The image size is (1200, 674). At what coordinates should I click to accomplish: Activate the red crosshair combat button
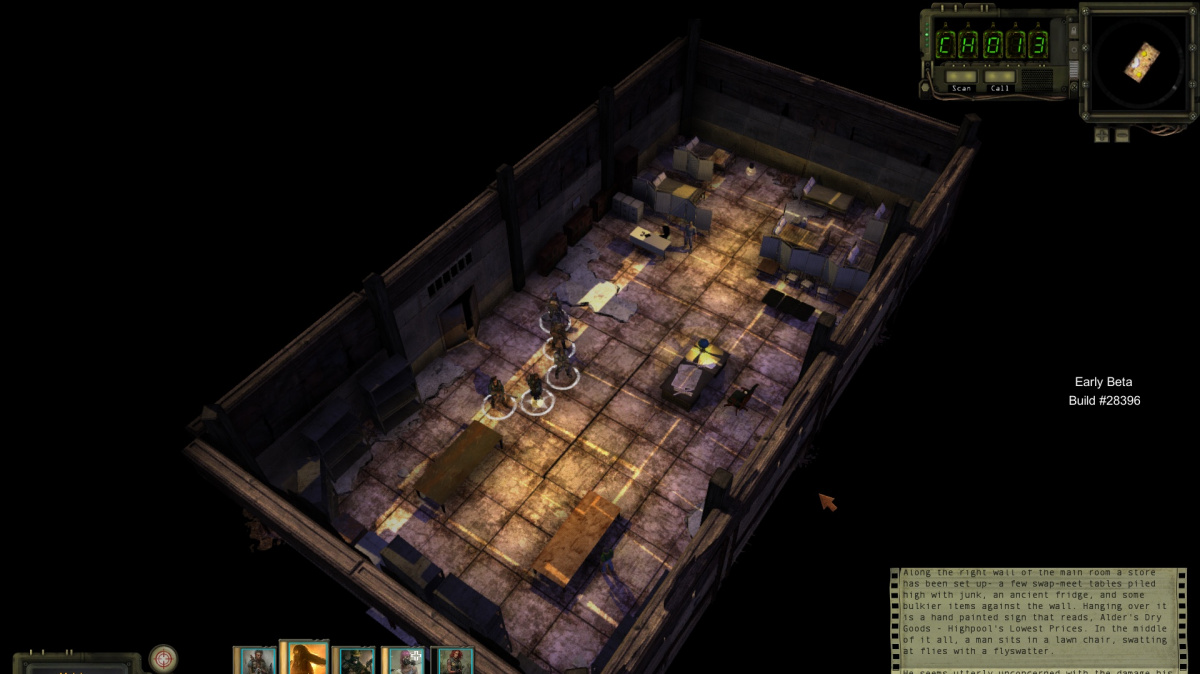(x=163, y=658)
